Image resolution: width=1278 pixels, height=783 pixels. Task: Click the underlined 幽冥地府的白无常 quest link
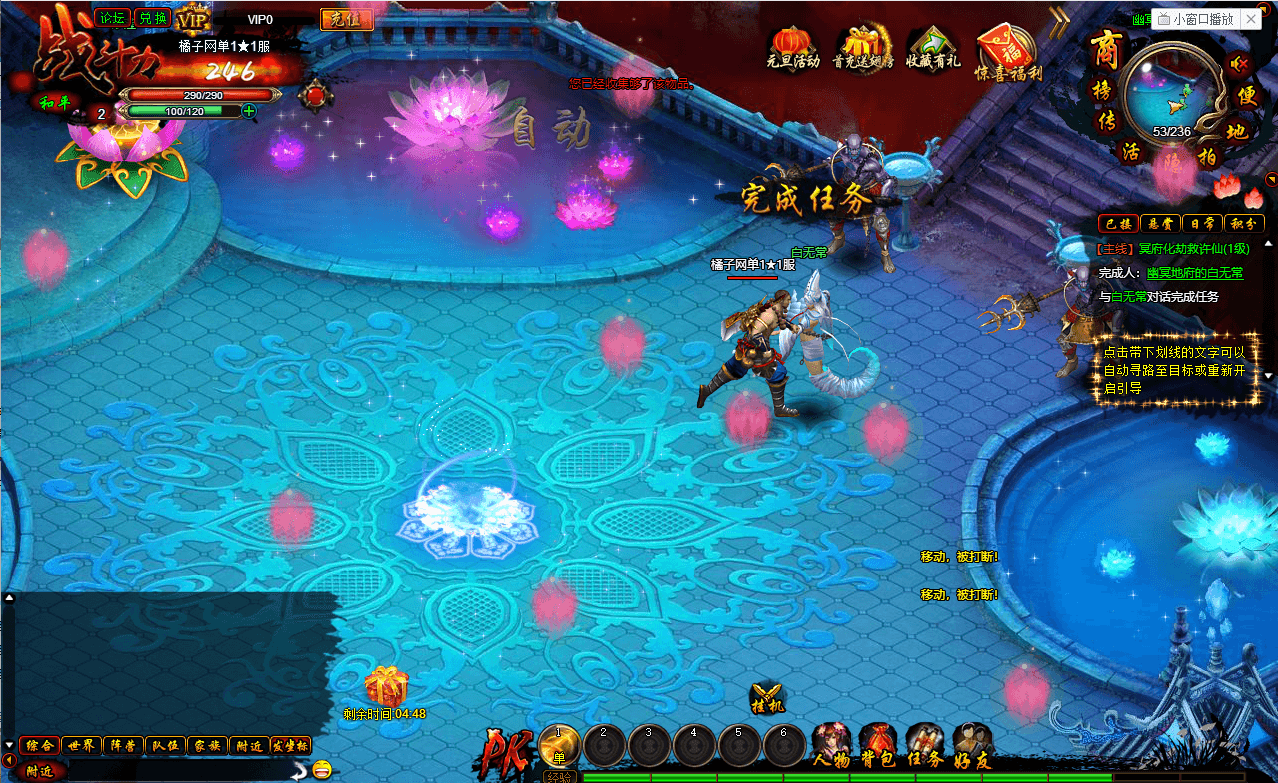[x=1194, y=273]
